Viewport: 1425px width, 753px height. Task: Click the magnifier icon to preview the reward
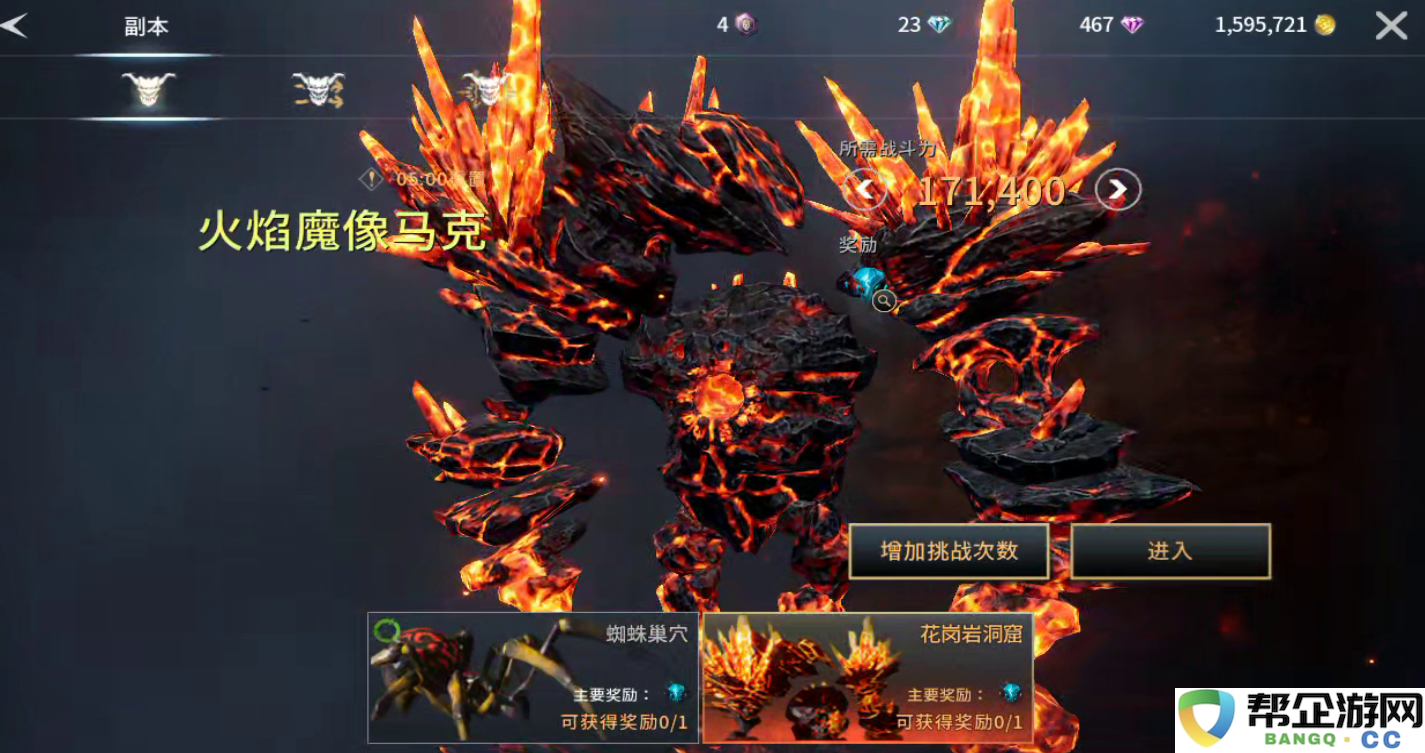click(884, 302)
